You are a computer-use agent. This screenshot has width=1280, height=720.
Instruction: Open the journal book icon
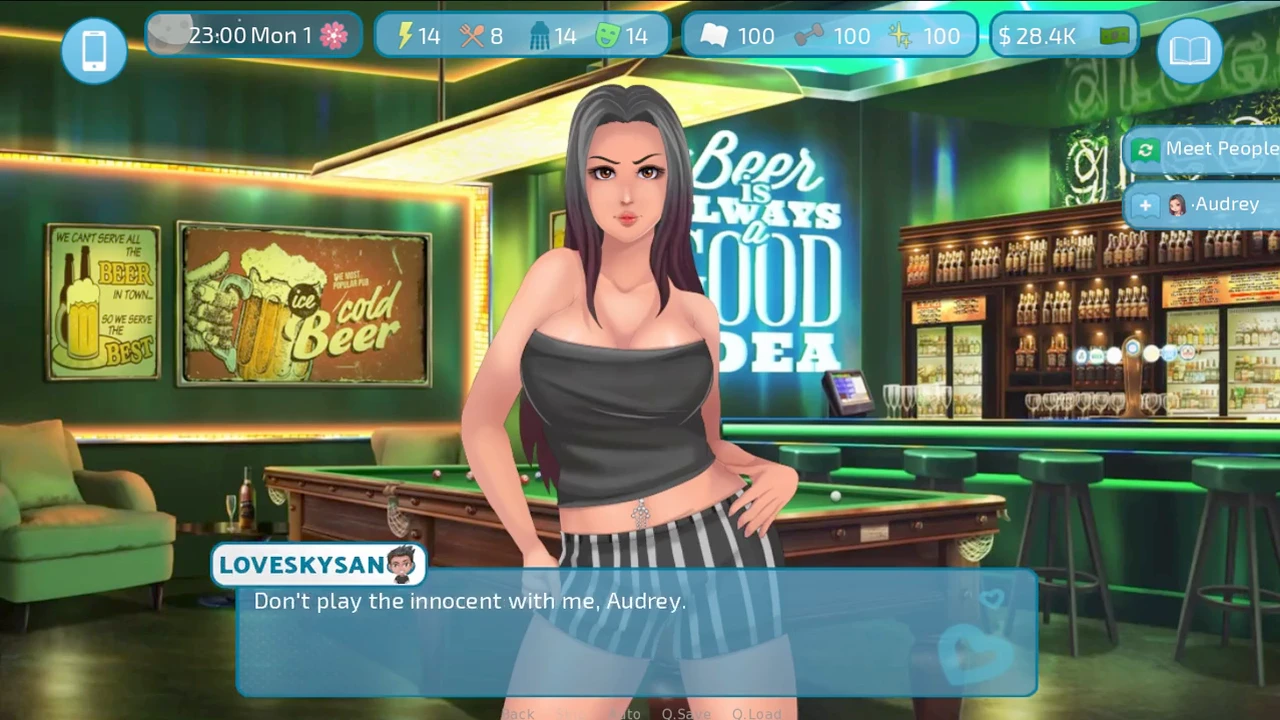1189,50
